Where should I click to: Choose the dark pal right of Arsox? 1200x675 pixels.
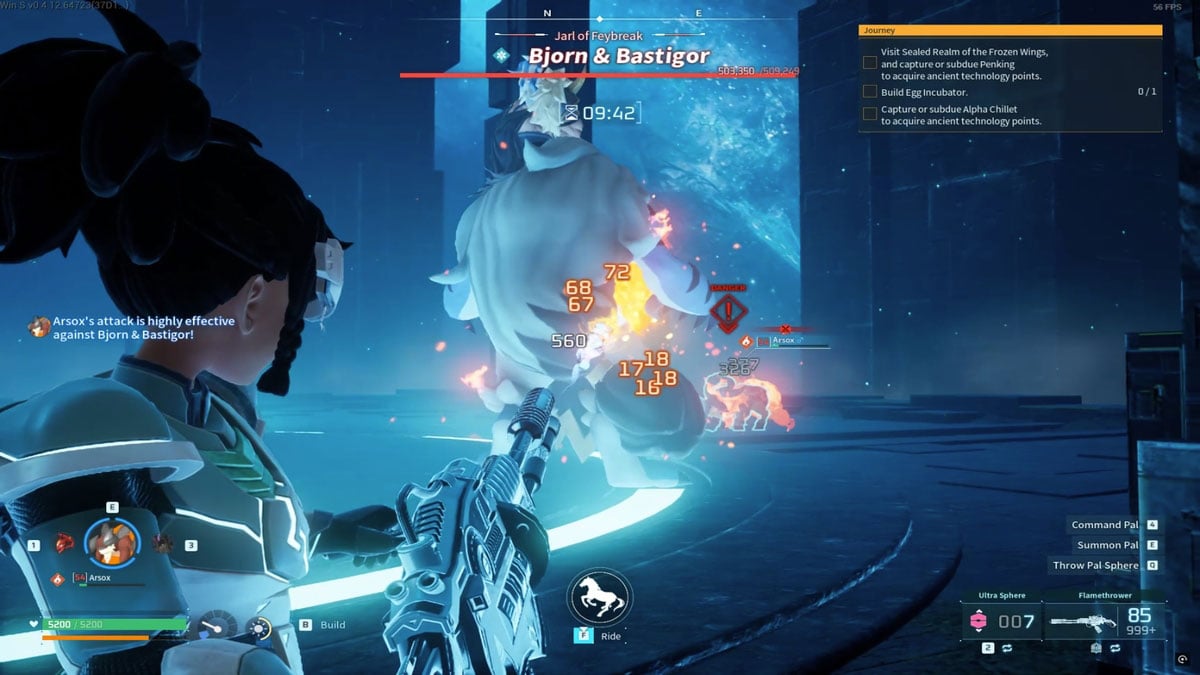pyautogui.click(x=161, y=543)
